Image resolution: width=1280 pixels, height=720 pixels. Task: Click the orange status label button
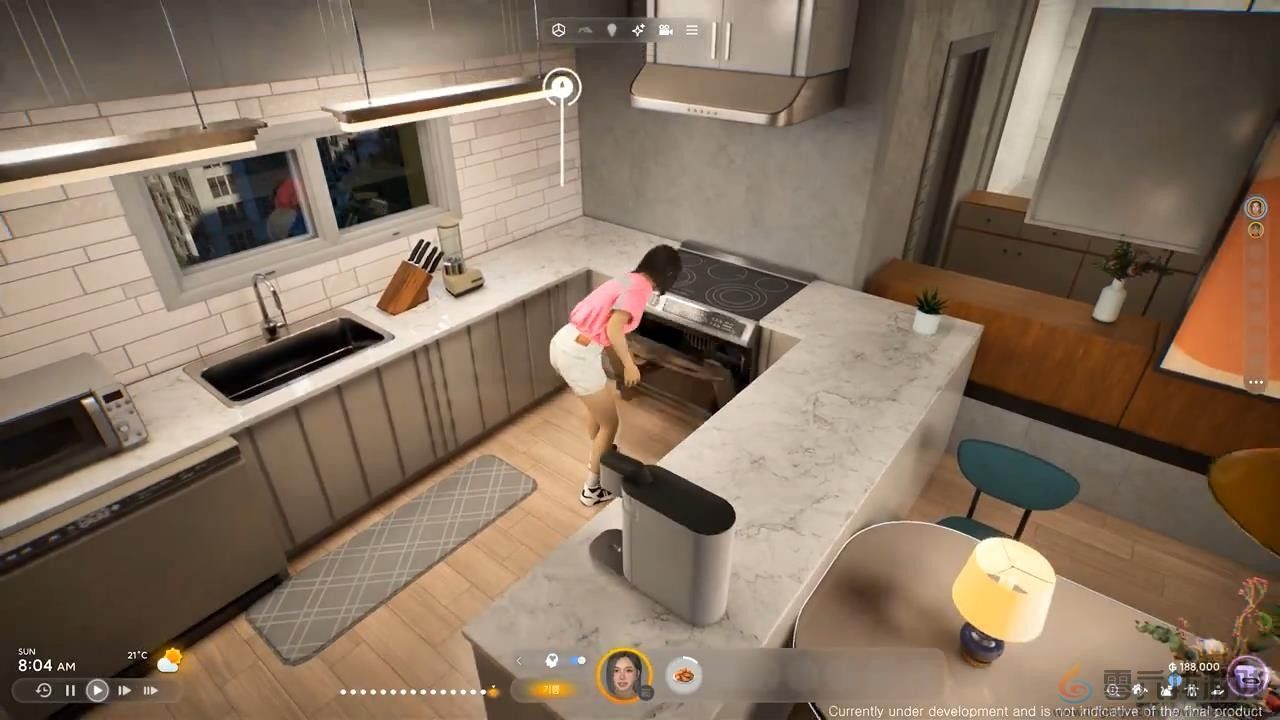pos(551,689)
